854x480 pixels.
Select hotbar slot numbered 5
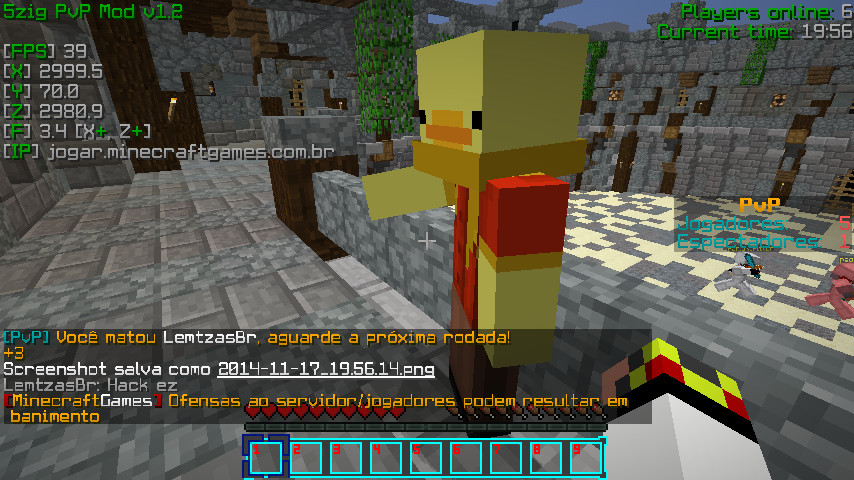coord(425,457)
